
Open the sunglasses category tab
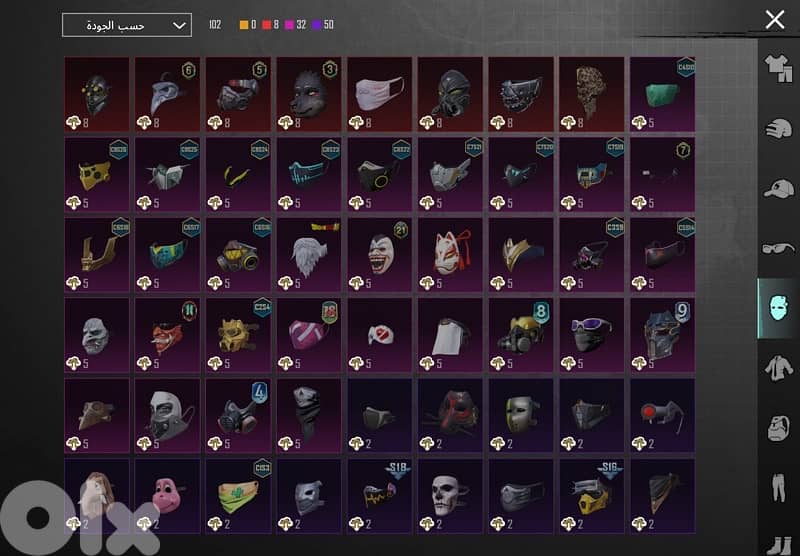tap(778, 248)
